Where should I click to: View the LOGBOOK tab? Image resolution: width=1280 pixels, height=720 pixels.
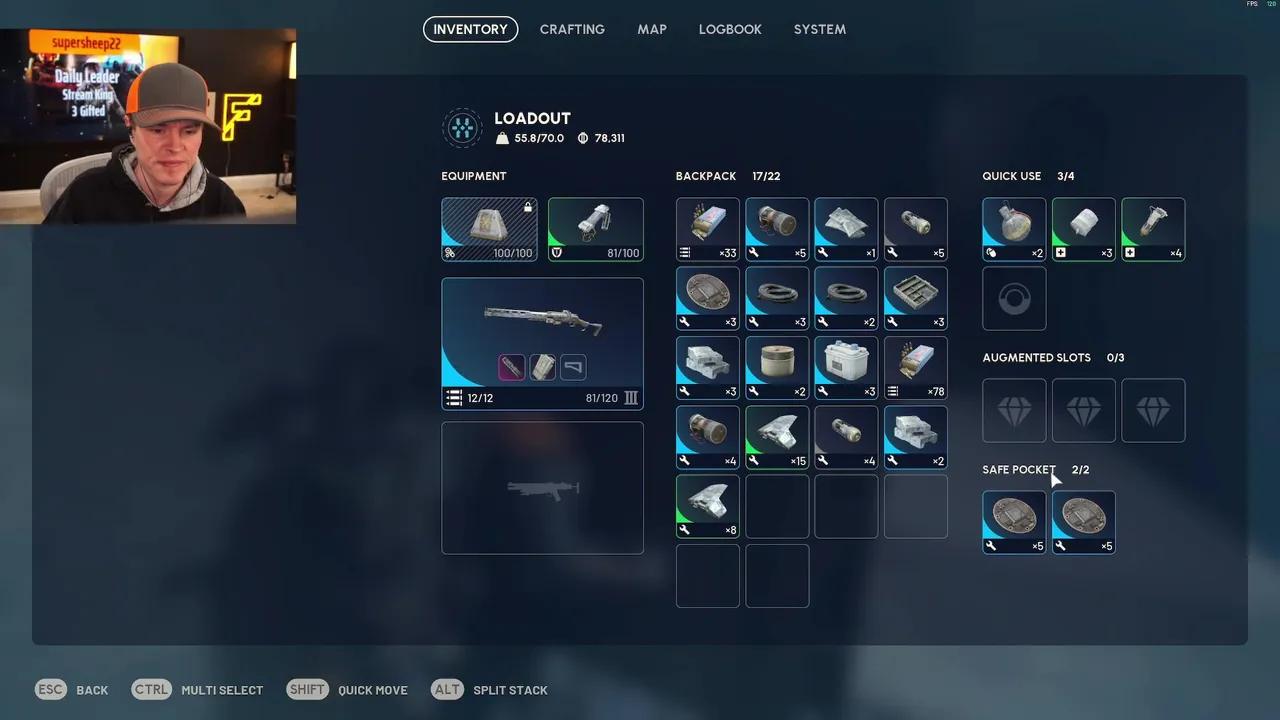point(730,29)
